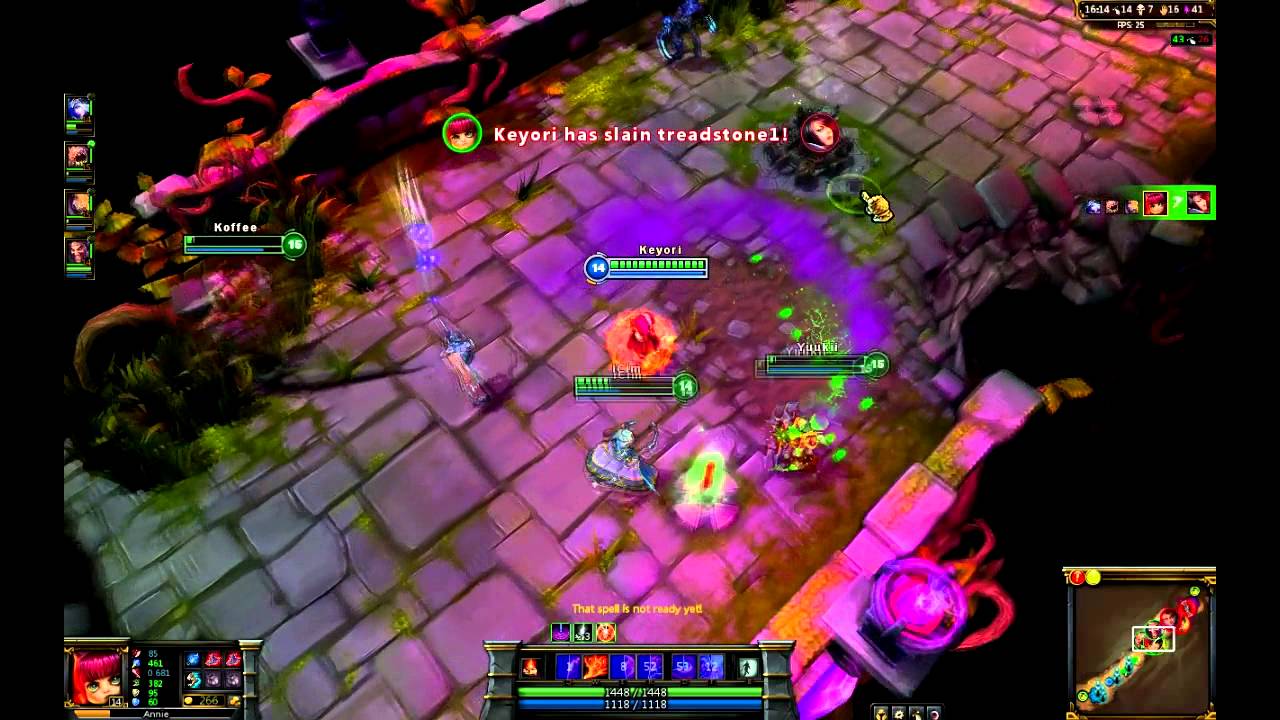Toggle Annie's level-up indicator
The image size is (1280, 720).
(116, 700)
